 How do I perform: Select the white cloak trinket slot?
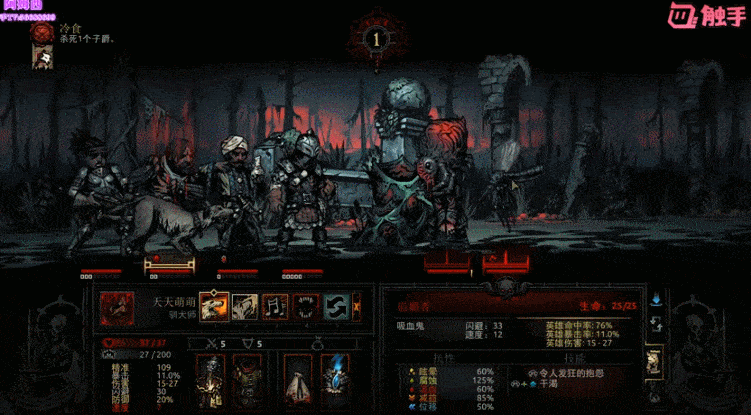297,379
